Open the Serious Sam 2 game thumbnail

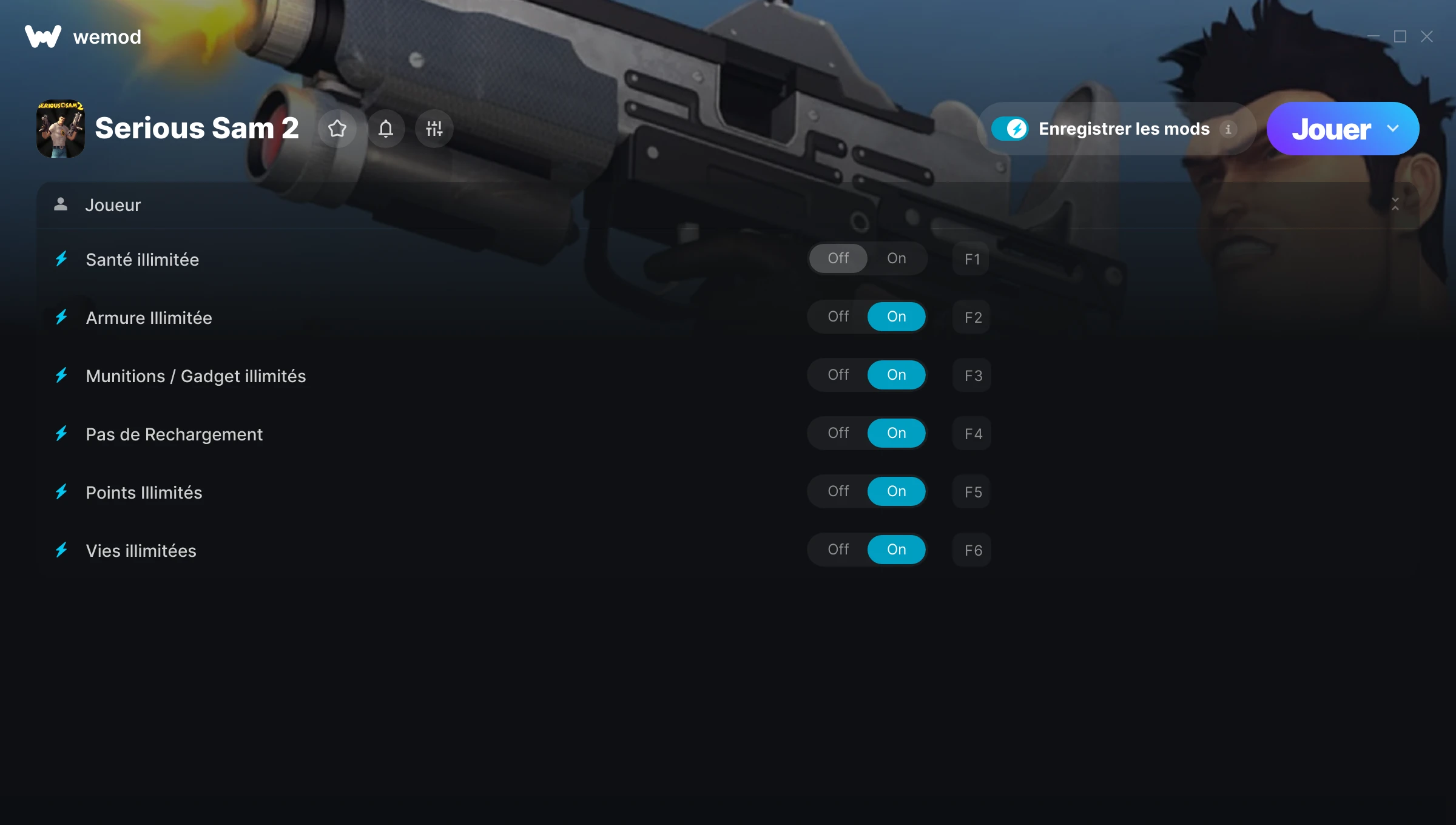[x=61, y=129]
